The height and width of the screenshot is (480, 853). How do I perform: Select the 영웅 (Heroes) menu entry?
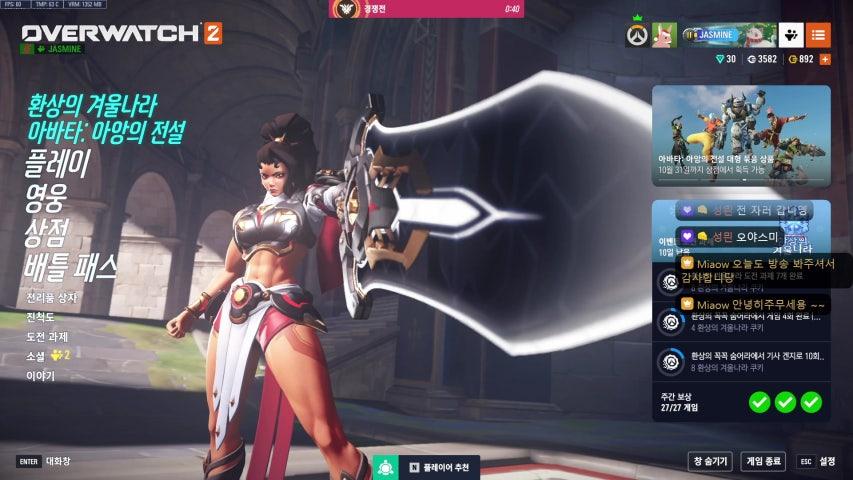click(45, 198)
